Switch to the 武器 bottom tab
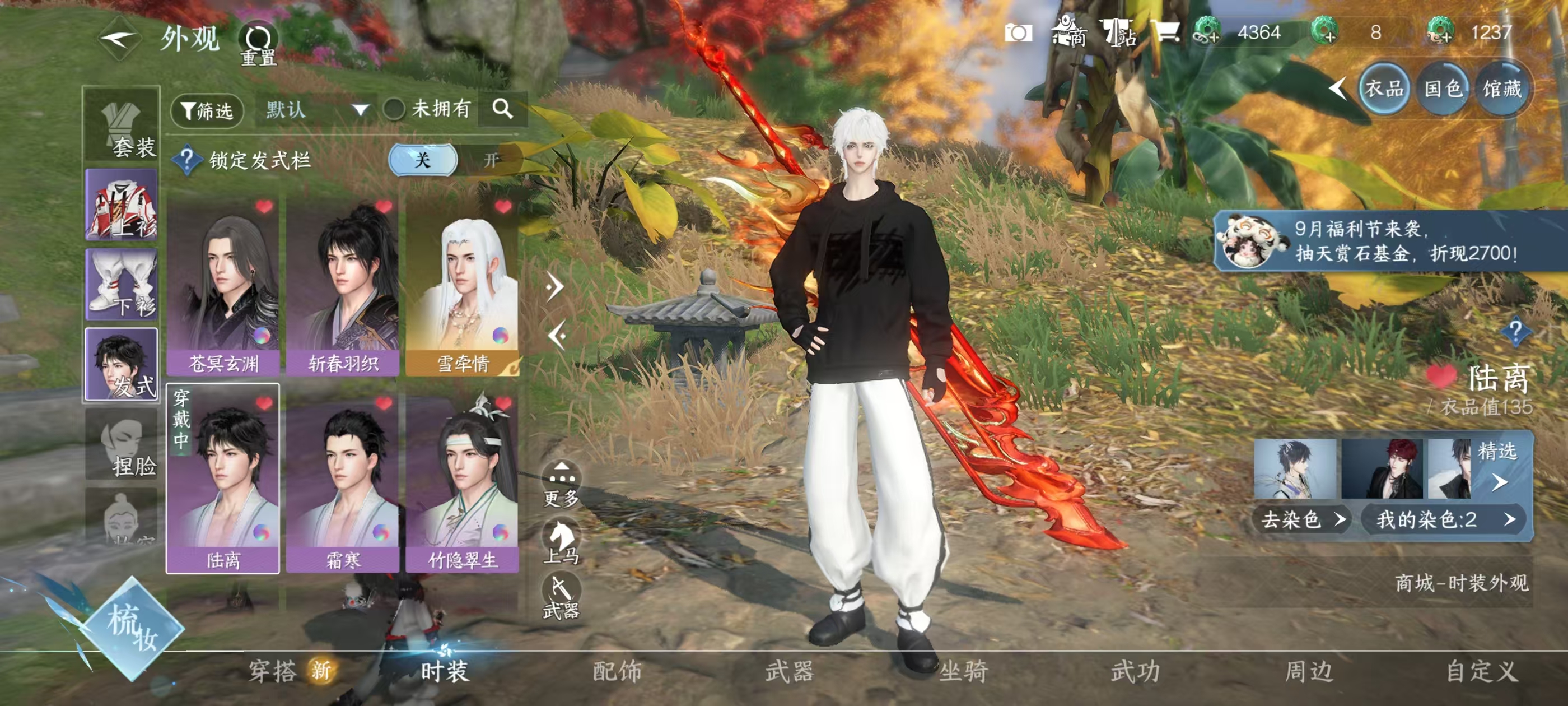1568x706 pixels. 790,671
